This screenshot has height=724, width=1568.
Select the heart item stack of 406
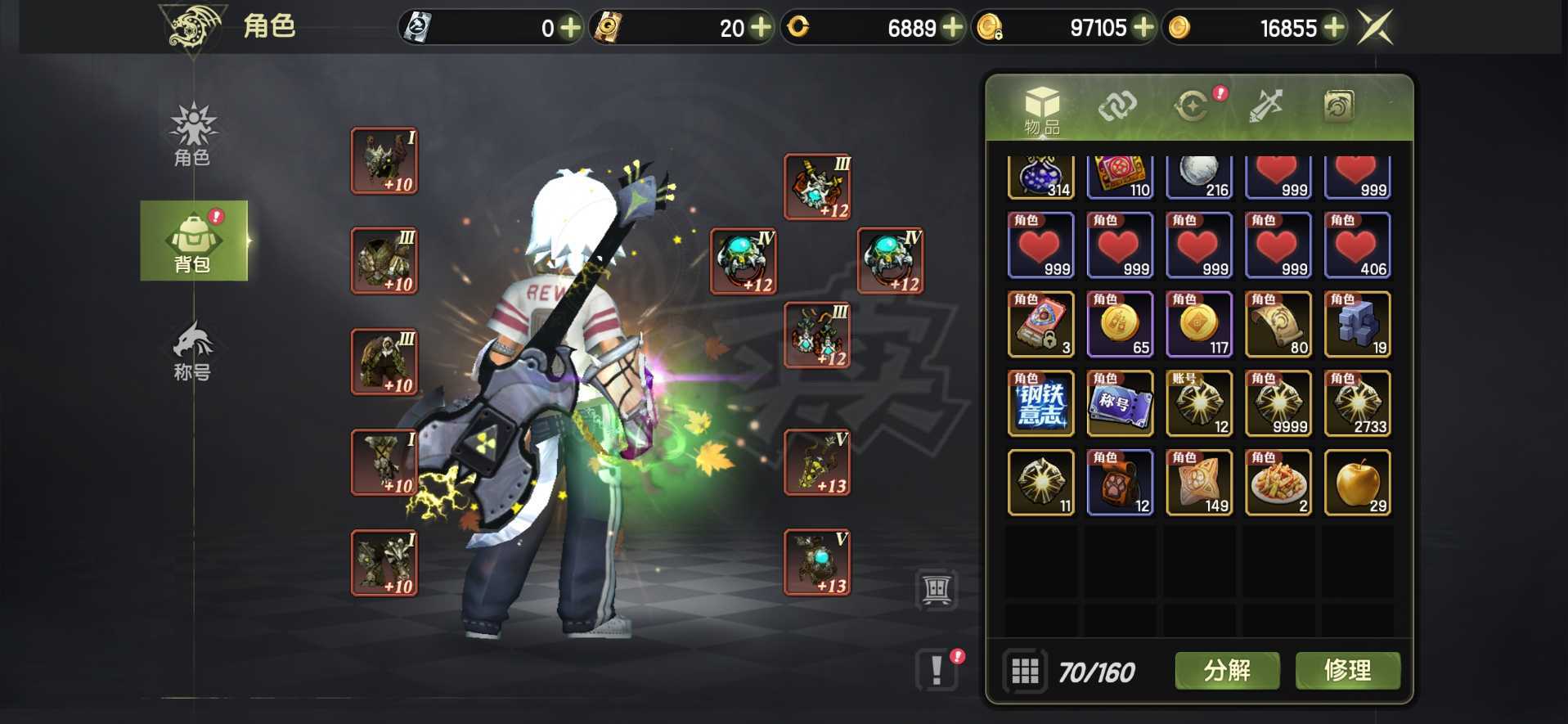click(x=1357, y=245)
